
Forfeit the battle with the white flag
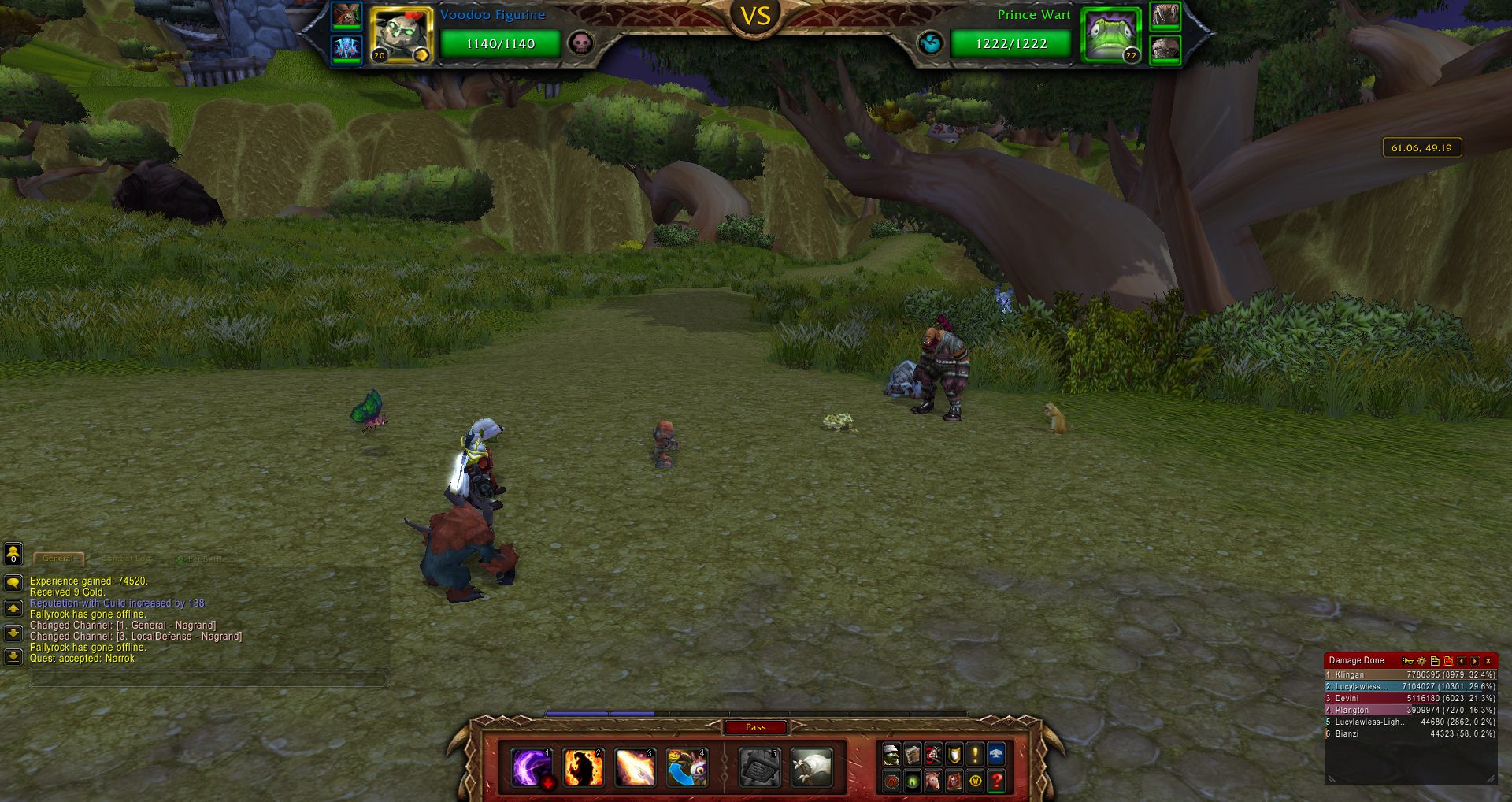tap(811, 767)
